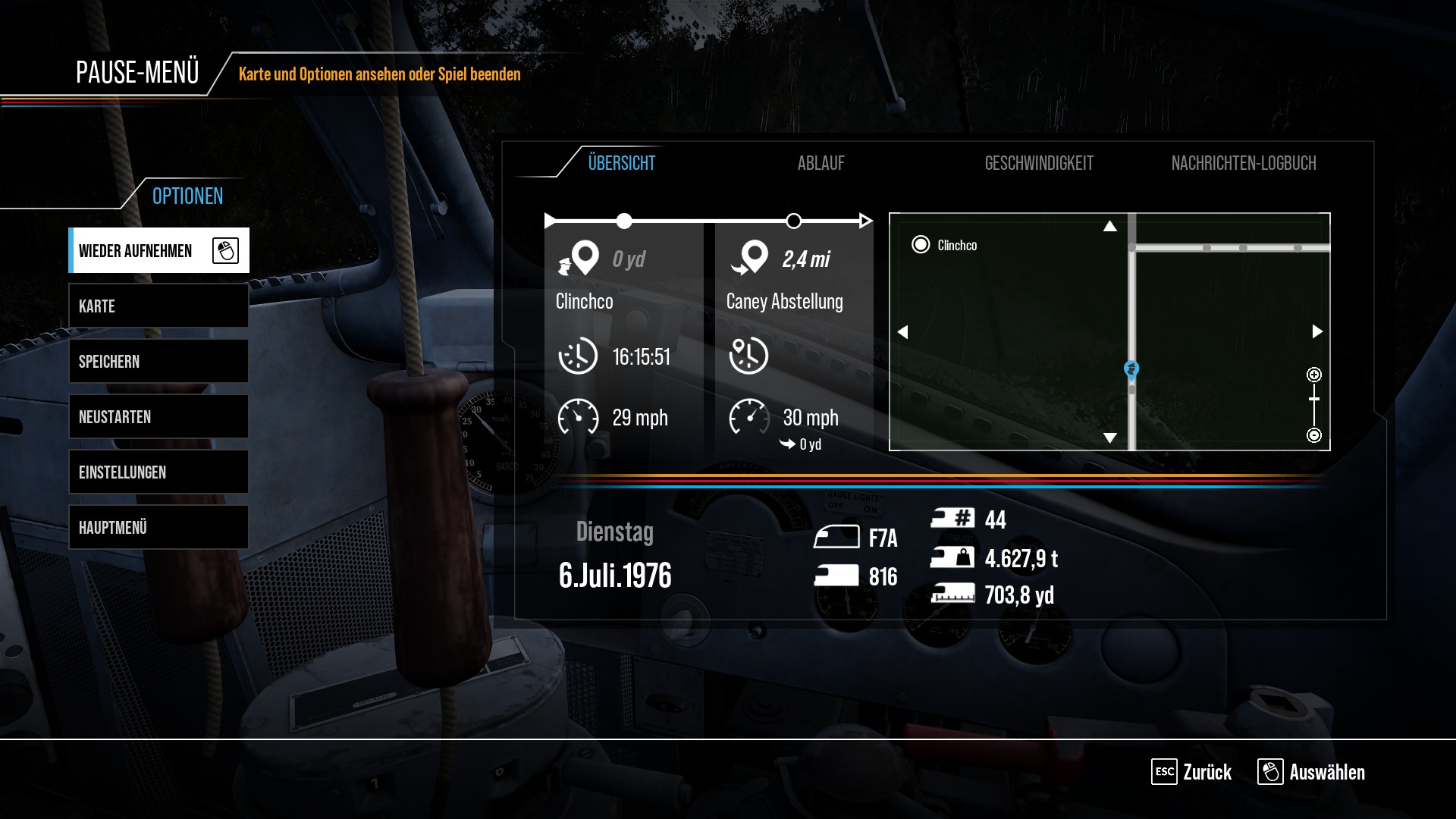Switch to the Ablauf tab
Viewport: 1456px width, 819px height.
[821, 163]
